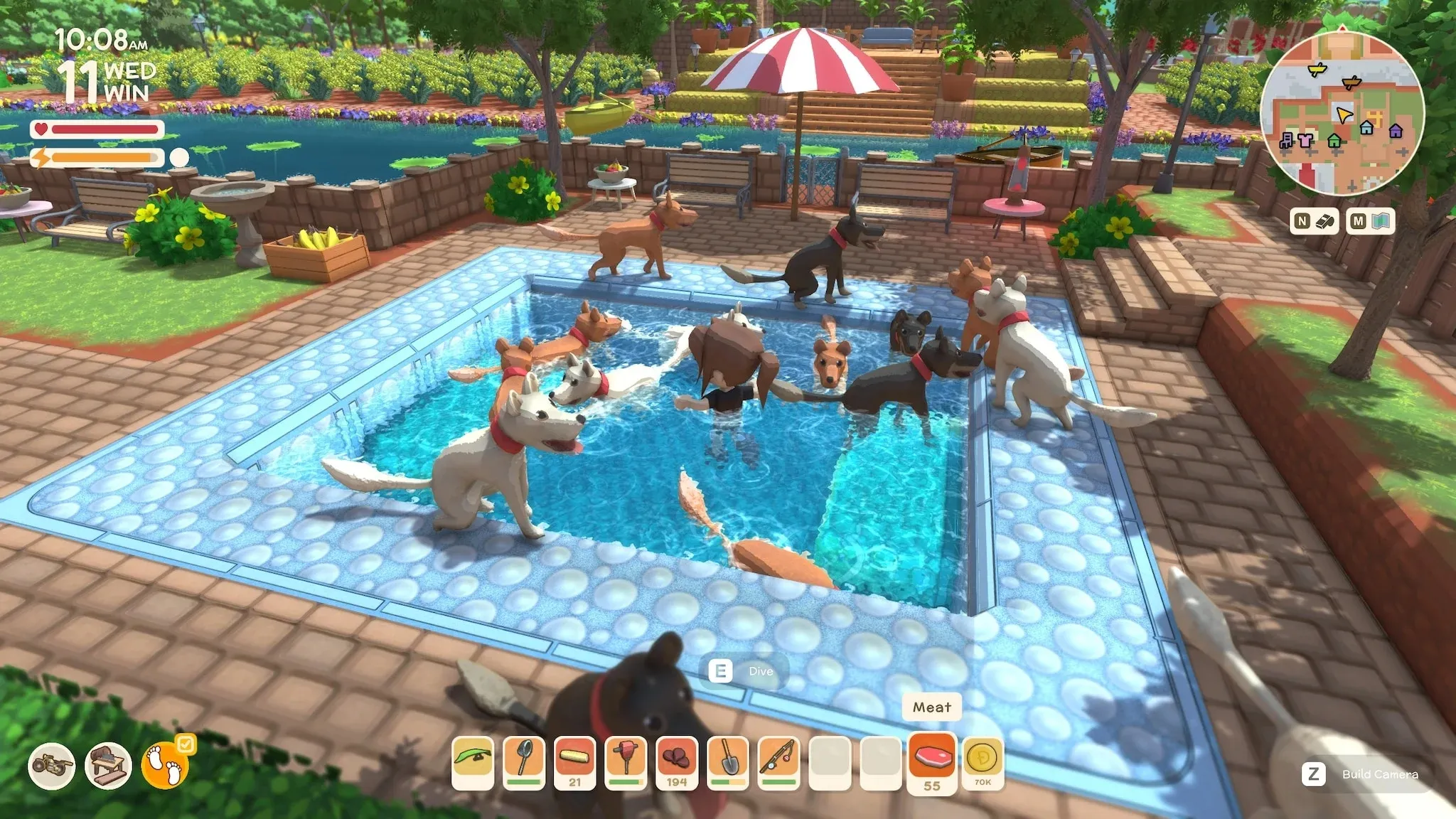
Task: Select the hang glider hotbar slot
Action: 473,761
